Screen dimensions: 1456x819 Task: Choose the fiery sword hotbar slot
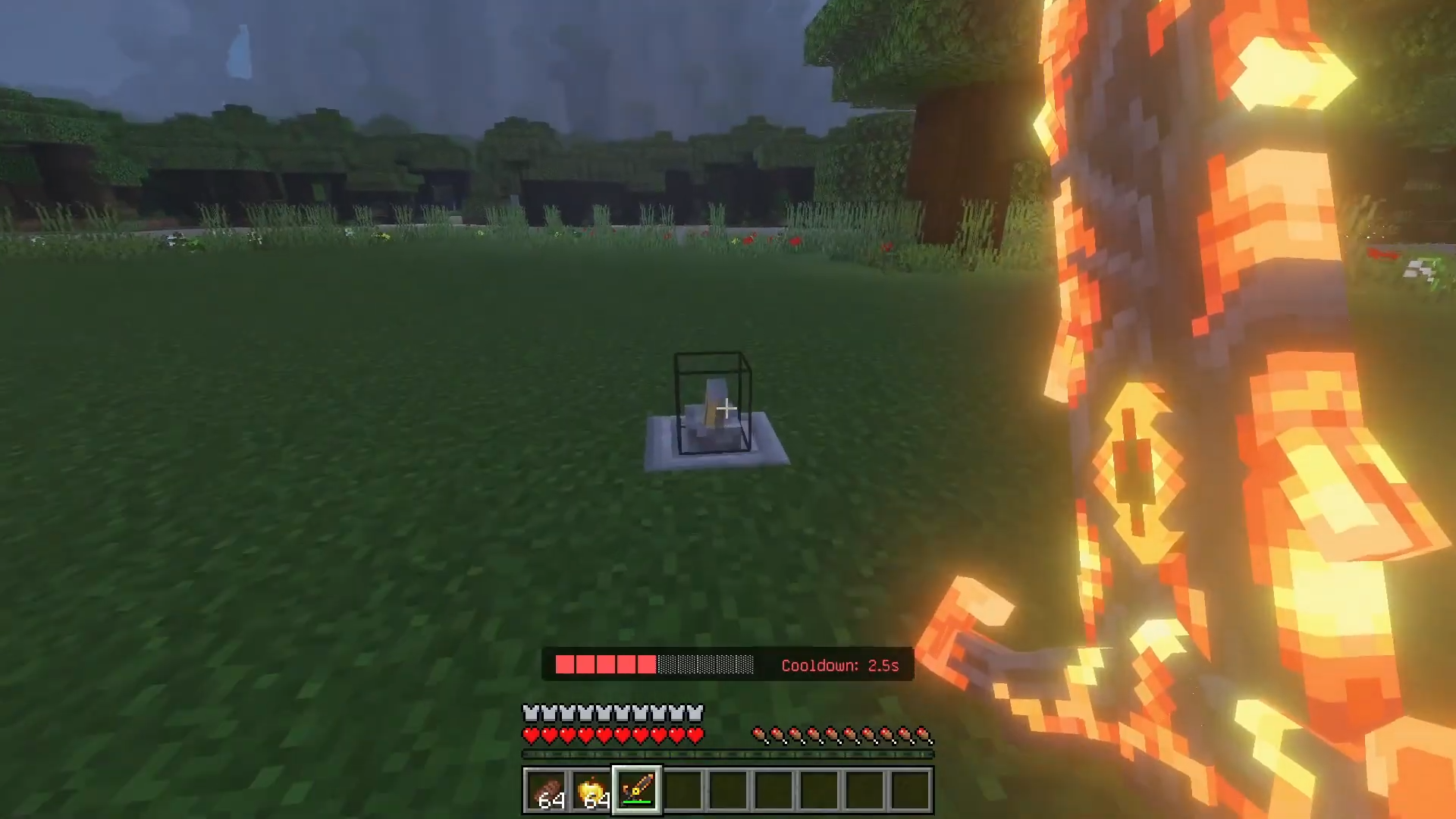point(637,791)
